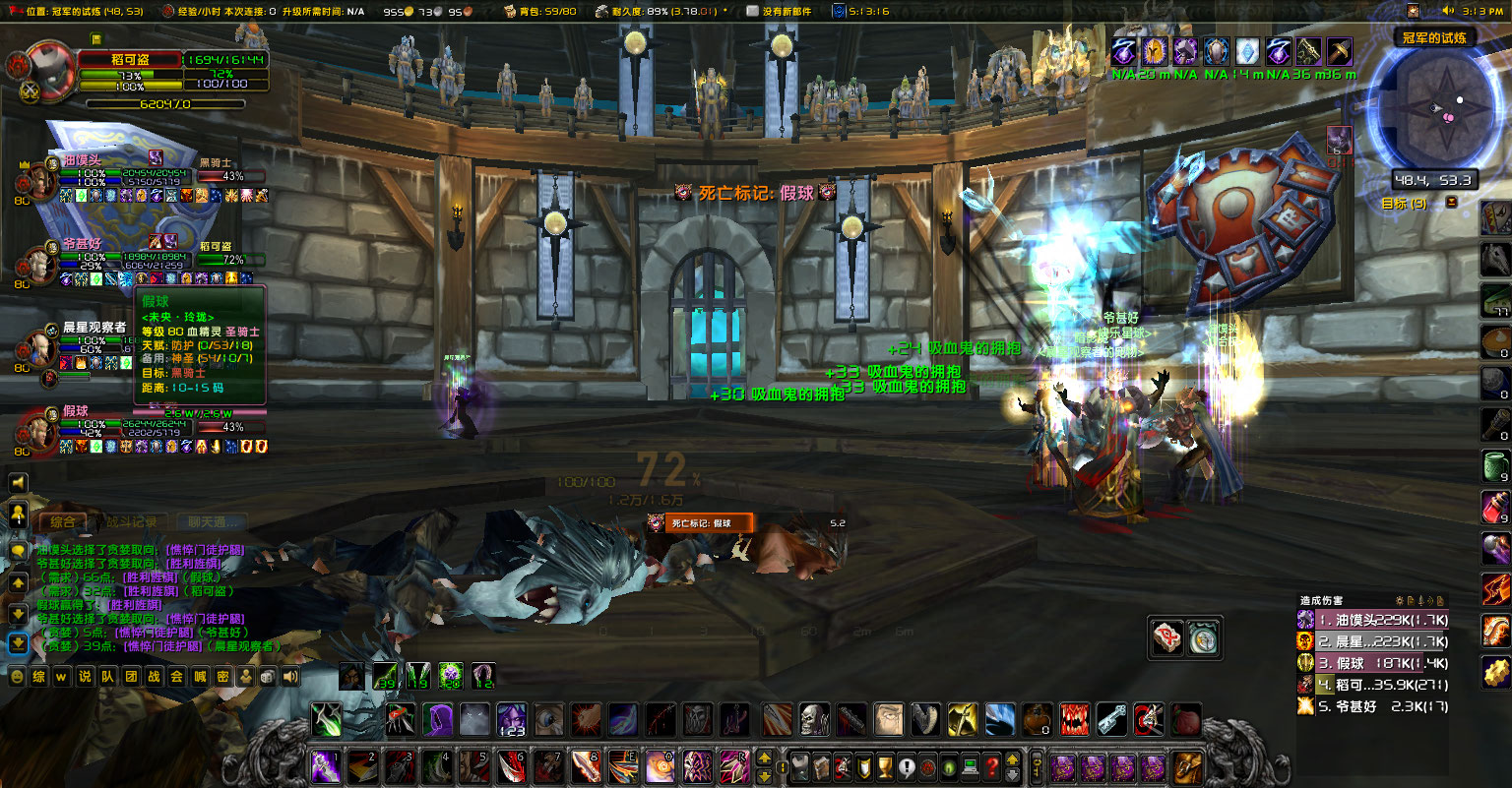Switch to the 聊天通 chat tab
Viewport: 1512px width, 788px height.
[x=211, y=521]
